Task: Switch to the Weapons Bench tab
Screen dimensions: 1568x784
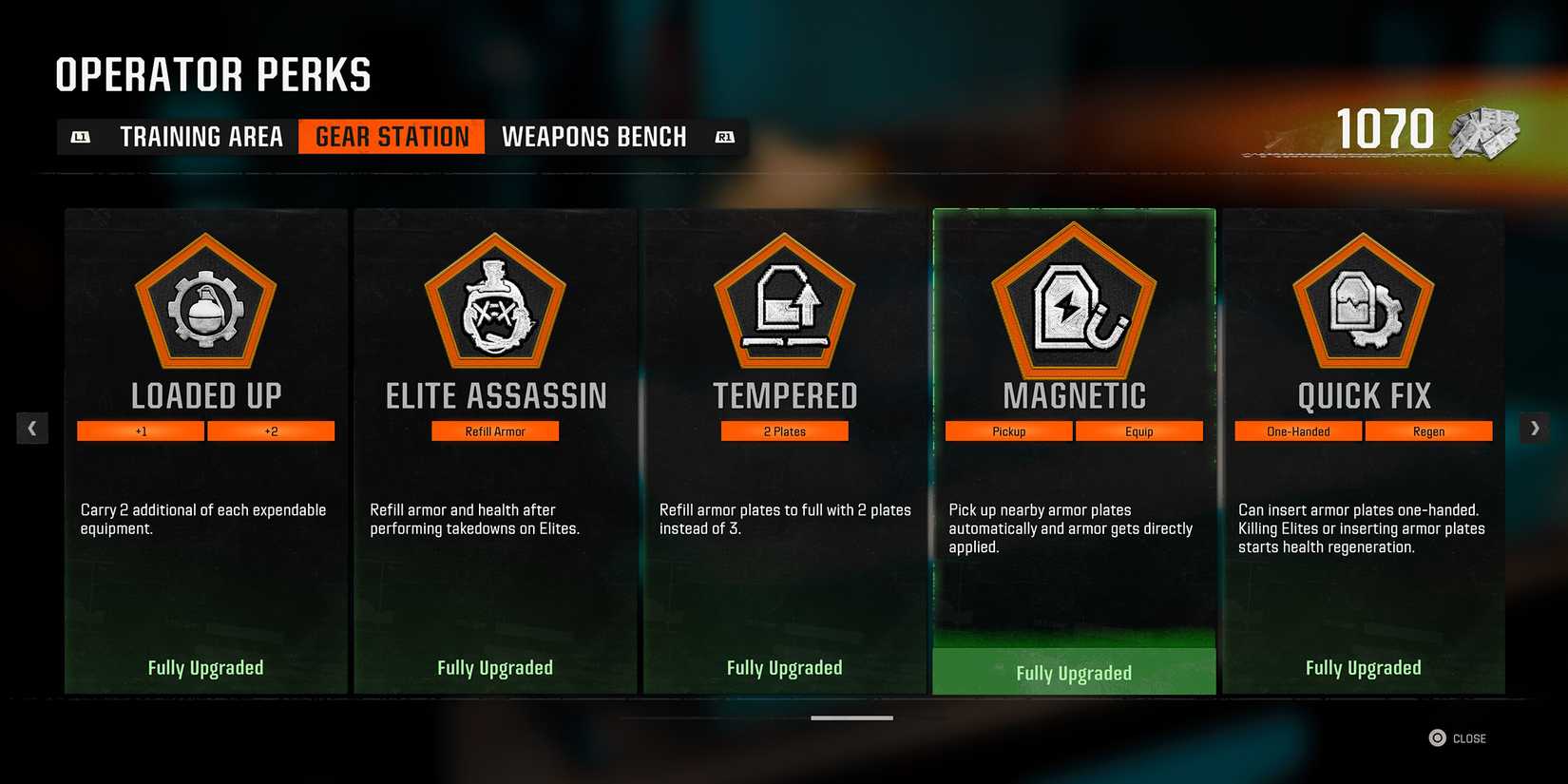Action: tap(594, 136)
